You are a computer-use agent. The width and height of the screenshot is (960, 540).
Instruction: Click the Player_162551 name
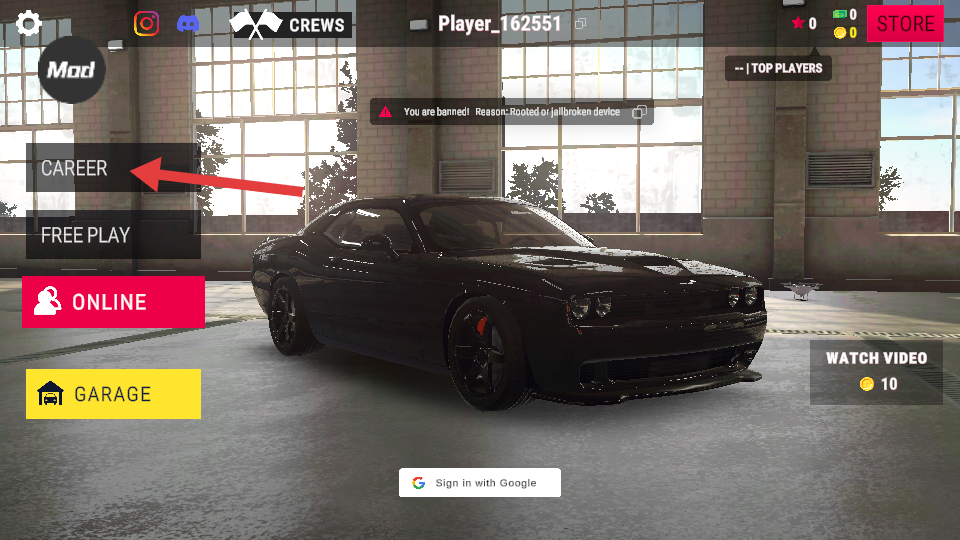click(500, 24)
